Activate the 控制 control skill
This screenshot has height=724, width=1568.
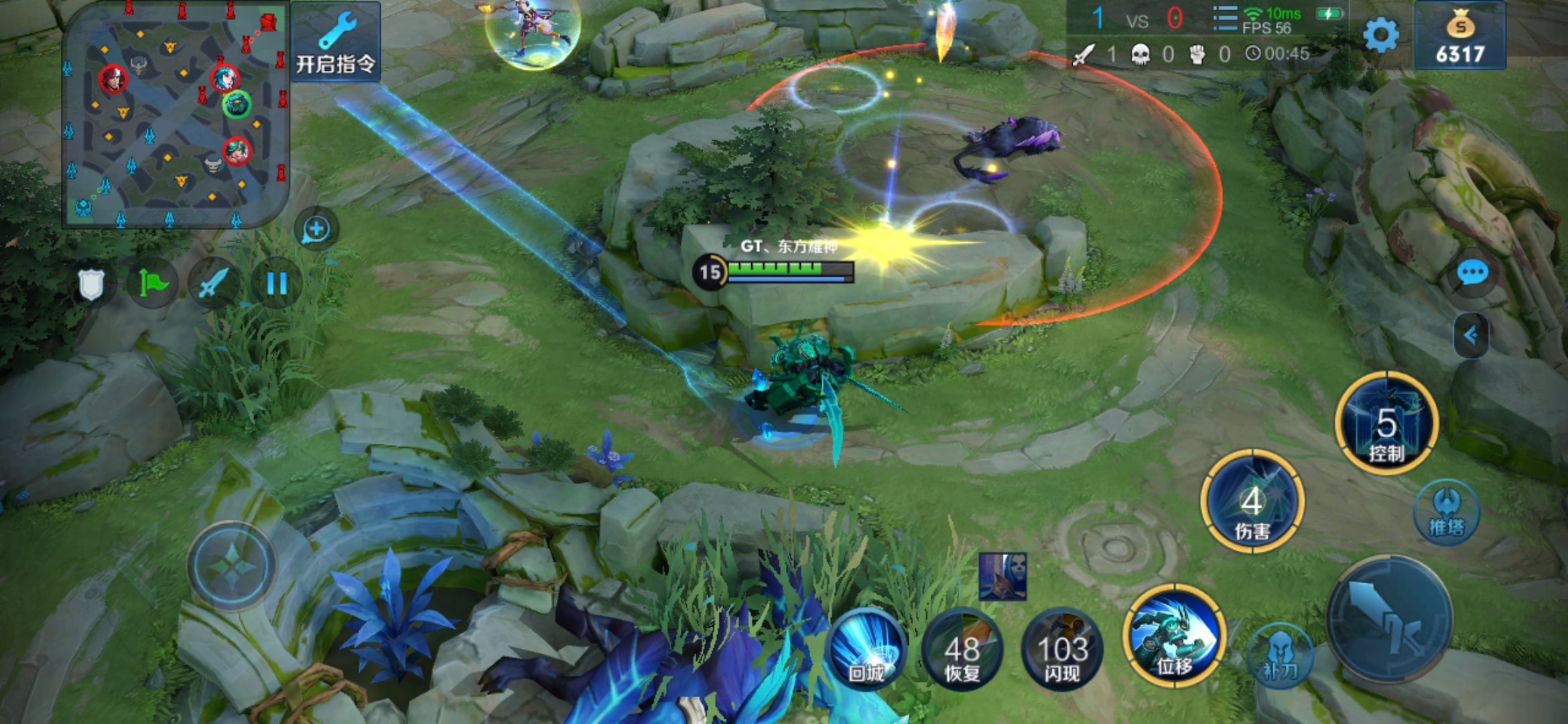[1386, 424]
